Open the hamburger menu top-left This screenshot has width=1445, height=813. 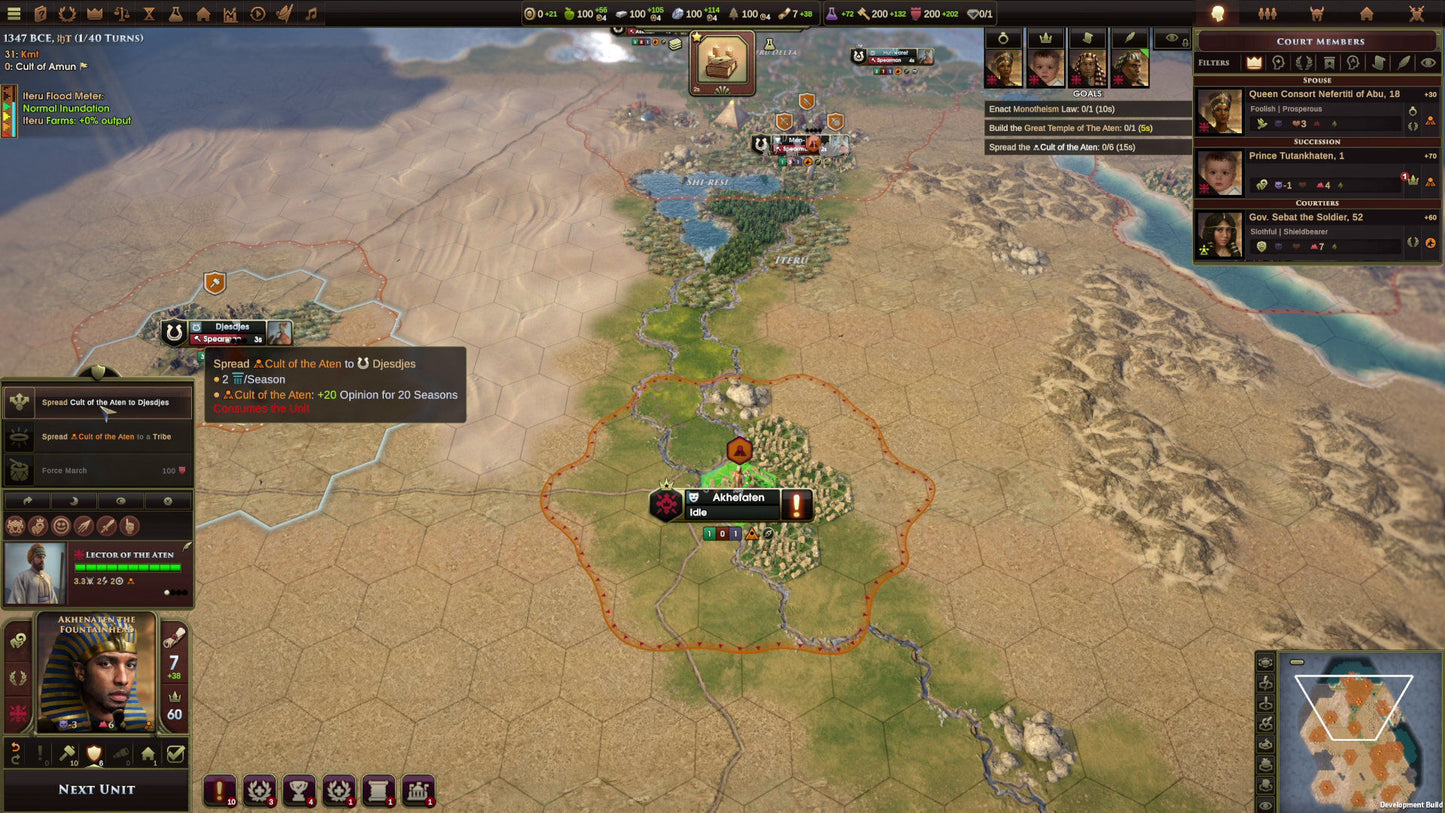pos(15,13)
